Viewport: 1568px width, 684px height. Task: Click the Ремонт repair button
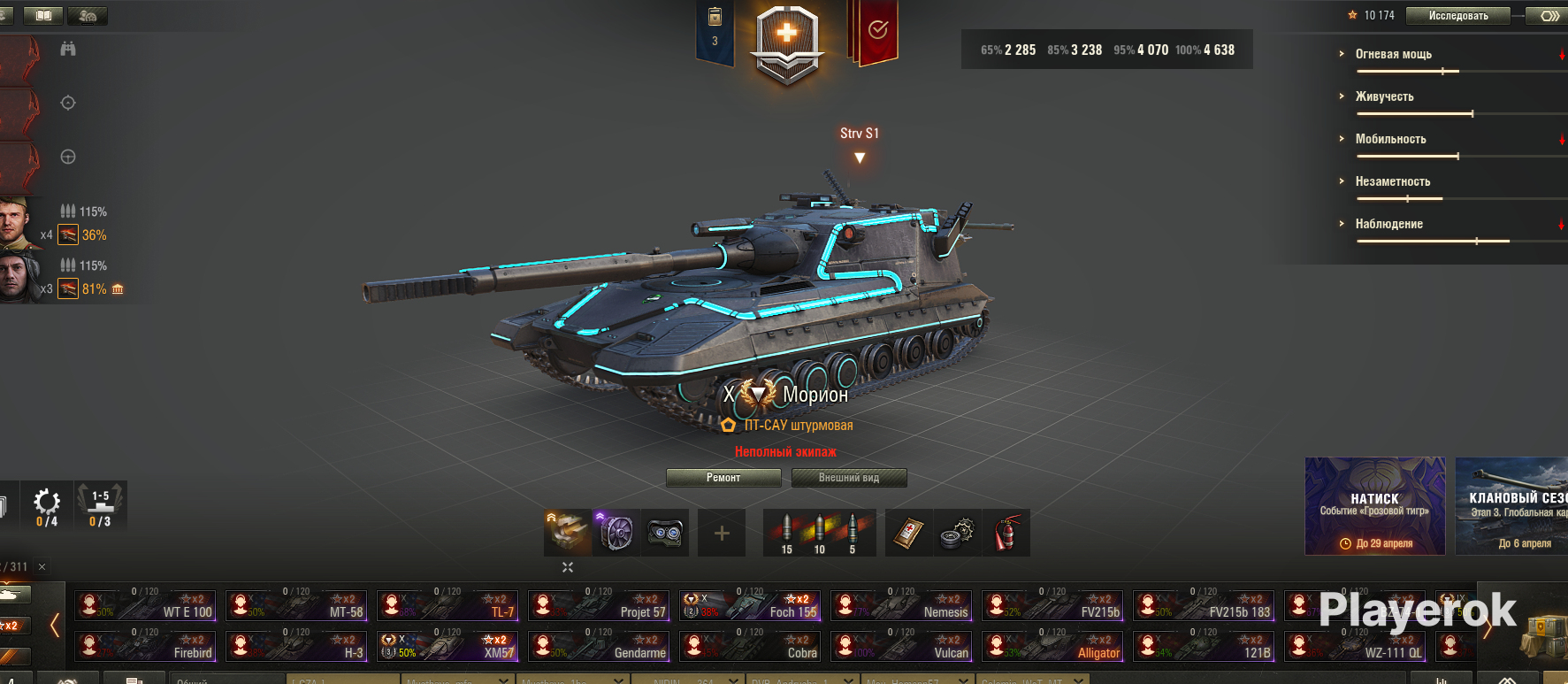point(723,478)
